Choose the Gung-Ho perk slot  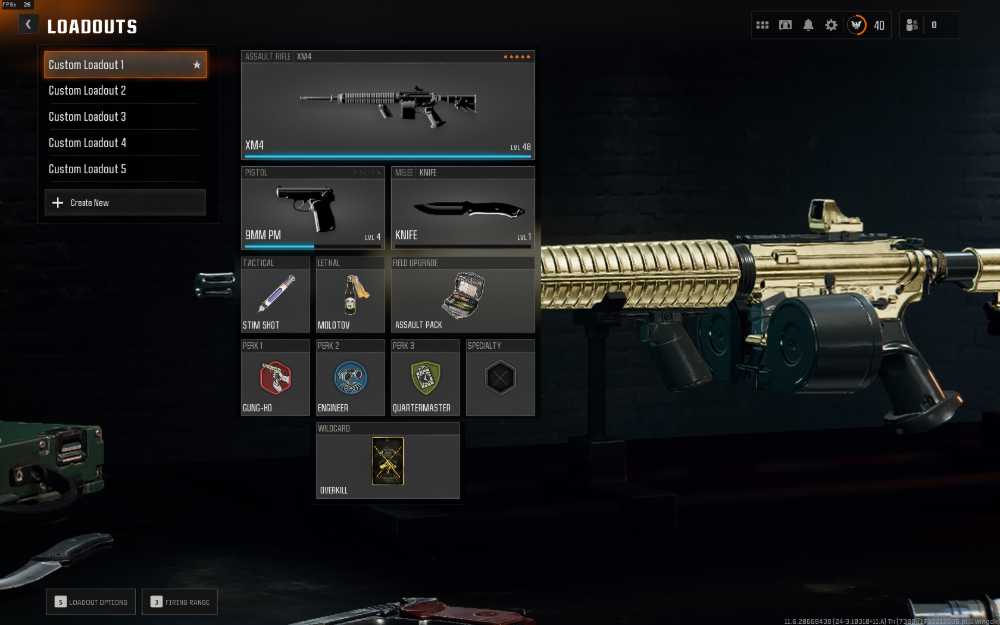(275, 378)
